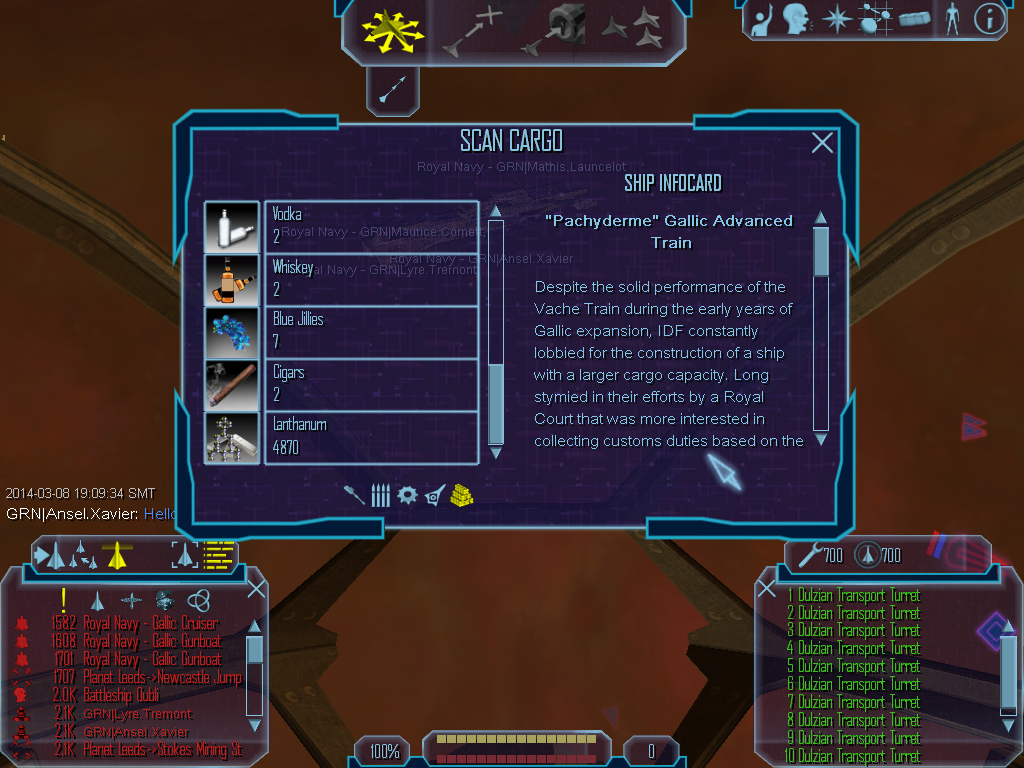Close the Scan Cargo window
Viewport: 1024px width, 768px height.
pyautogui.click(x=822, y=143)
